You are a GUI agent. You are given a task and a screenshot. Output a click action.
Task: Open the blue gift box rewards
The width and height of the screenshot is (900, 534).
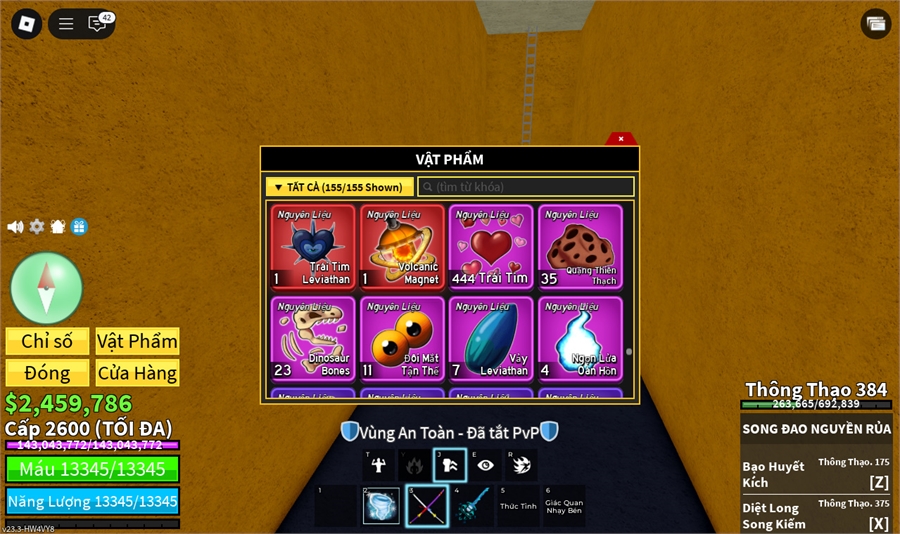tap(79, 227)
